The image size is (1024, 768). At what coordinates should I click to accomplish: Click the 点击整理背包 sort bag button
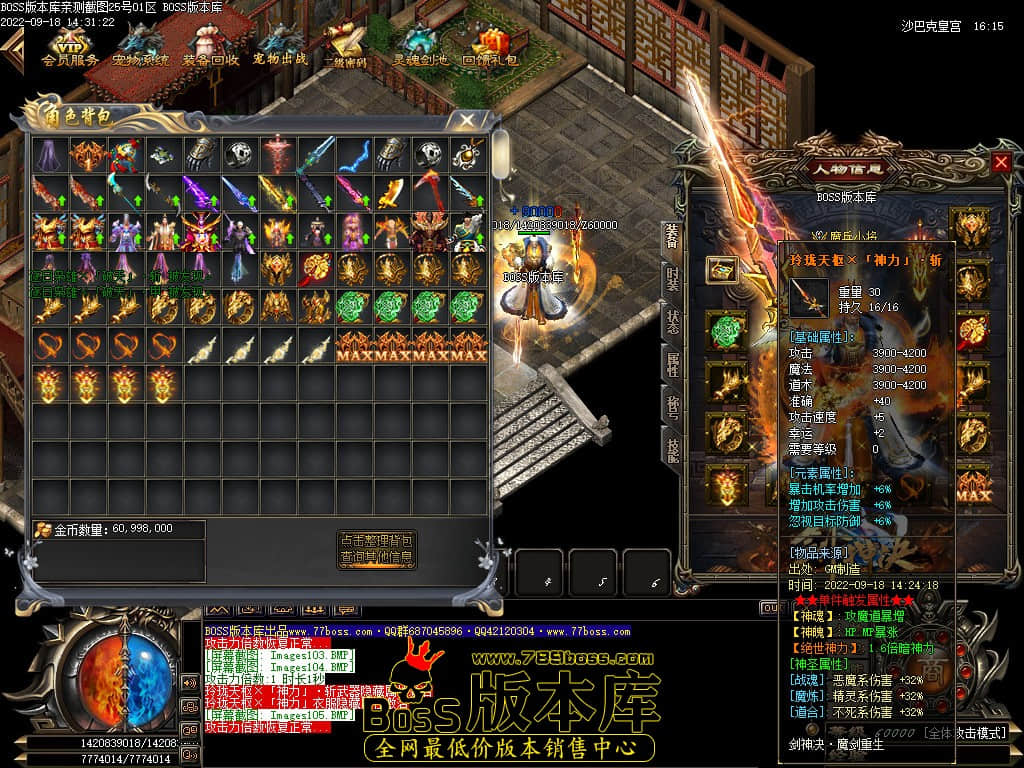(x=376, y=539)
